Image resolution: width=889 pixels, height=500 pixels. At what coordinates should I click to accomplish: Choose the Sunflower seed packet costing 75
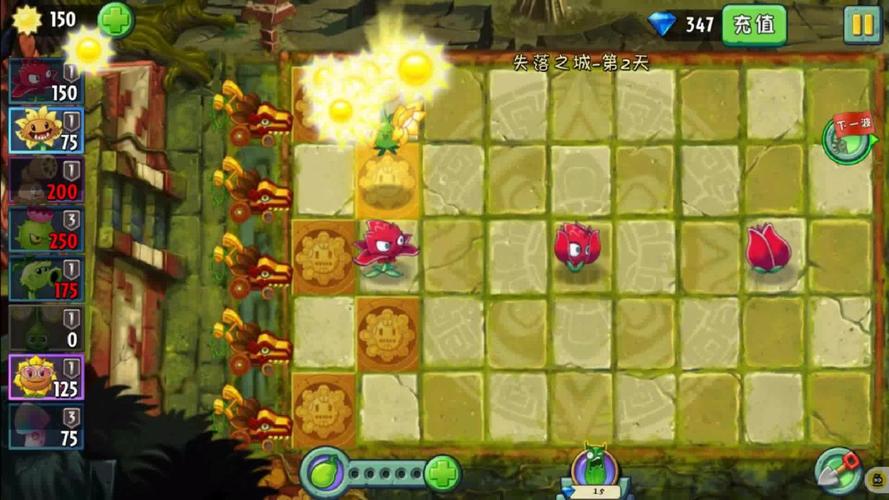45,129
